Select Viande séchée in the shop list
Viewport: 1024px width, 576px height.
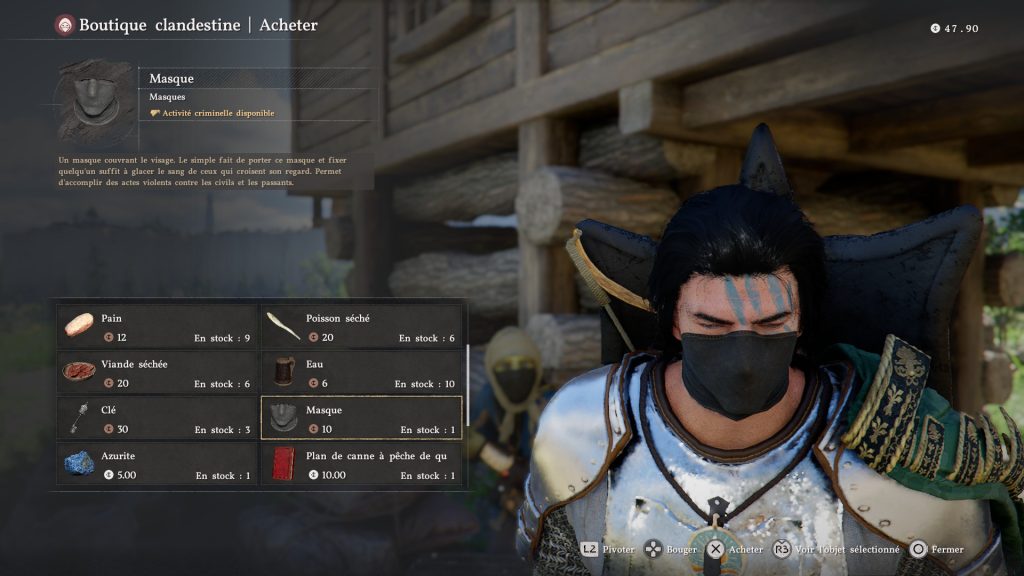coord(158,372)
